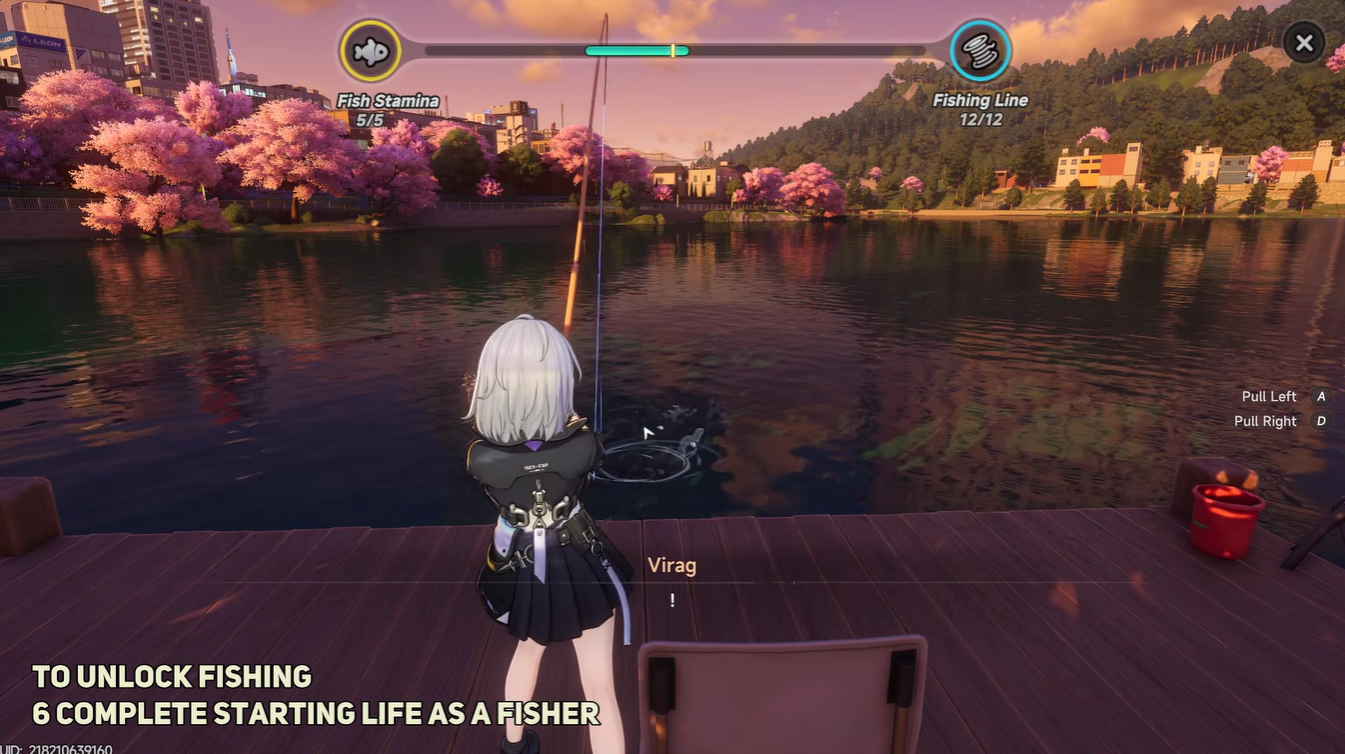Click the Pull Right label
Viewport: 1345px width, 754px height.
point(1263,419)
